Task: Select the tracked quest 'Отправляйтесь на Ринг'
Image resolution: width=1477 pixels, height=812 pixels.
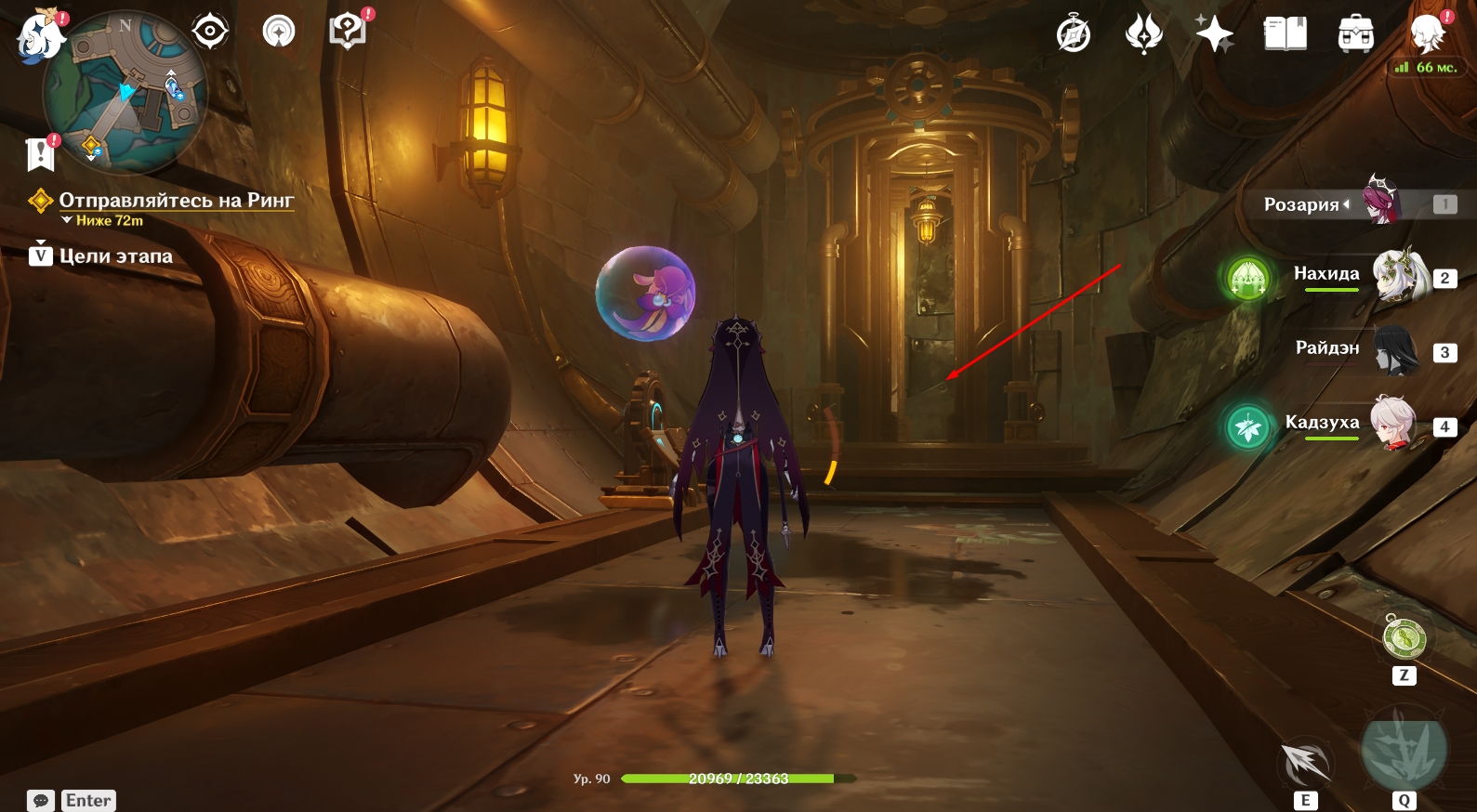Action: [x=176, y=201]
